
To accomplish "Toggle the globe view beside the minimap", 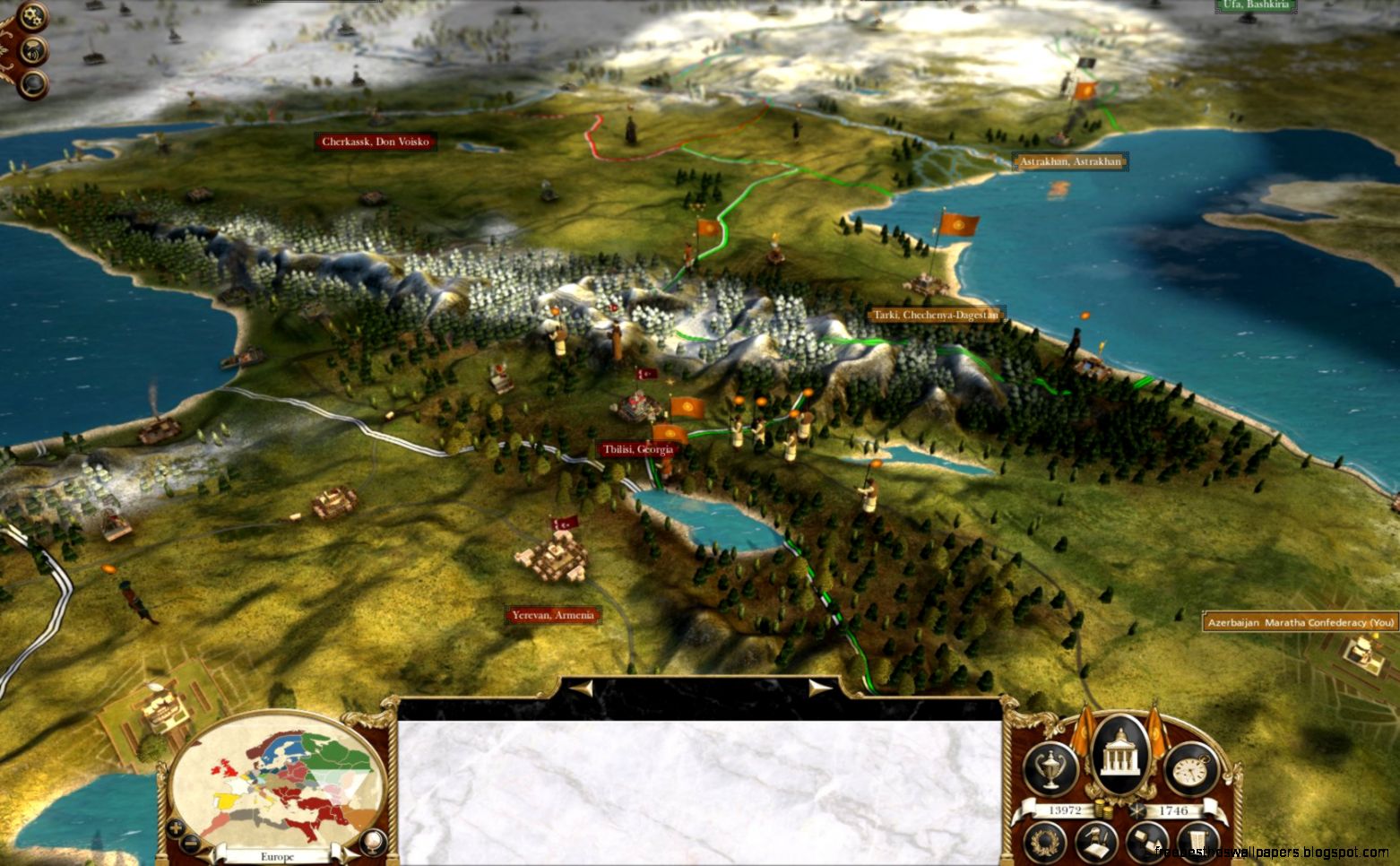I will point(373,841).
